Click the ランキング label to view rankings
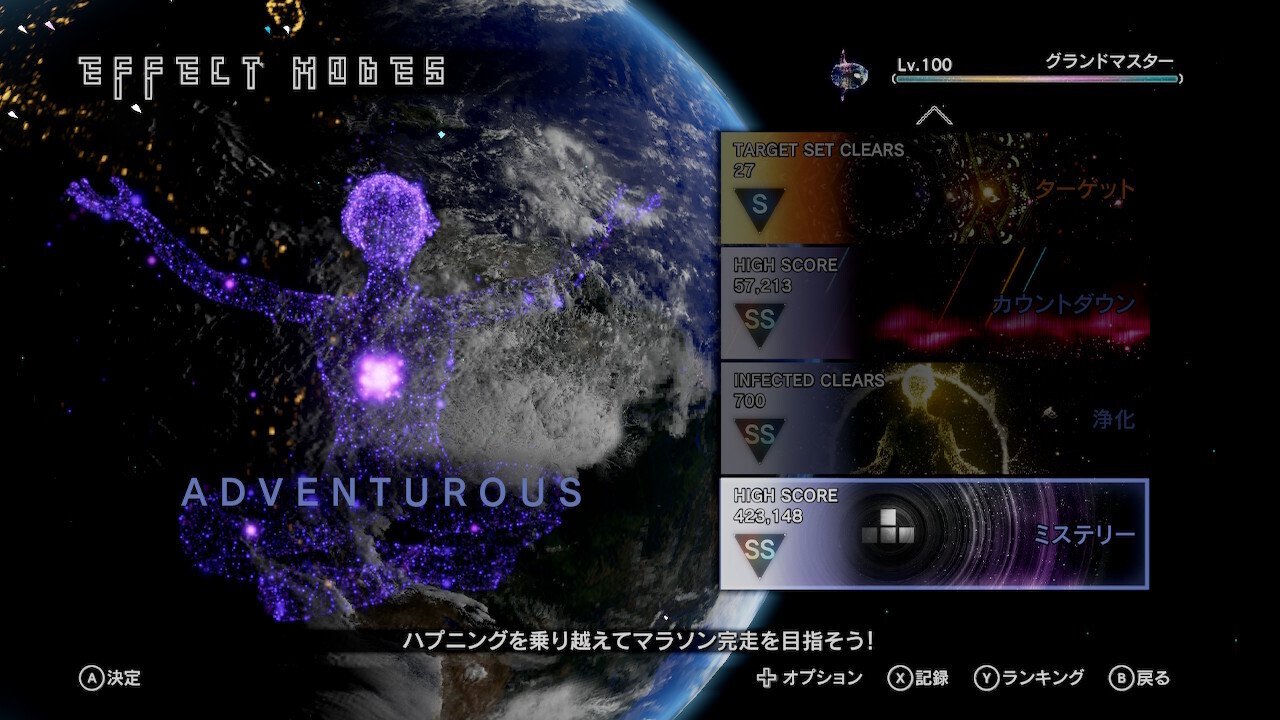The height and width of the screenshot is (720, 1280). [1040, 675]
